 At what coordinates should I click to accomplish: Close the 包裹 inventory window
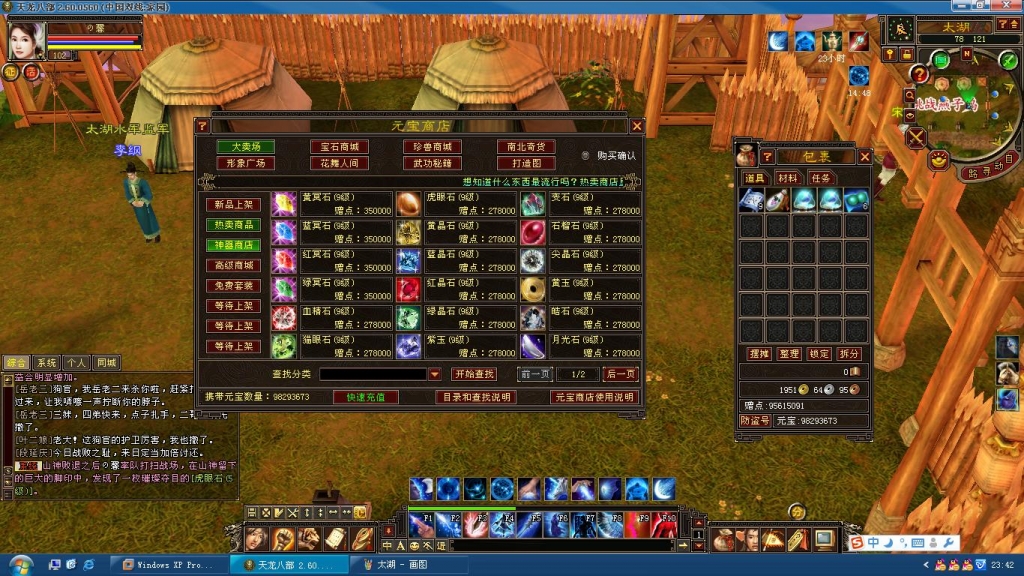[x=865, y=156]
